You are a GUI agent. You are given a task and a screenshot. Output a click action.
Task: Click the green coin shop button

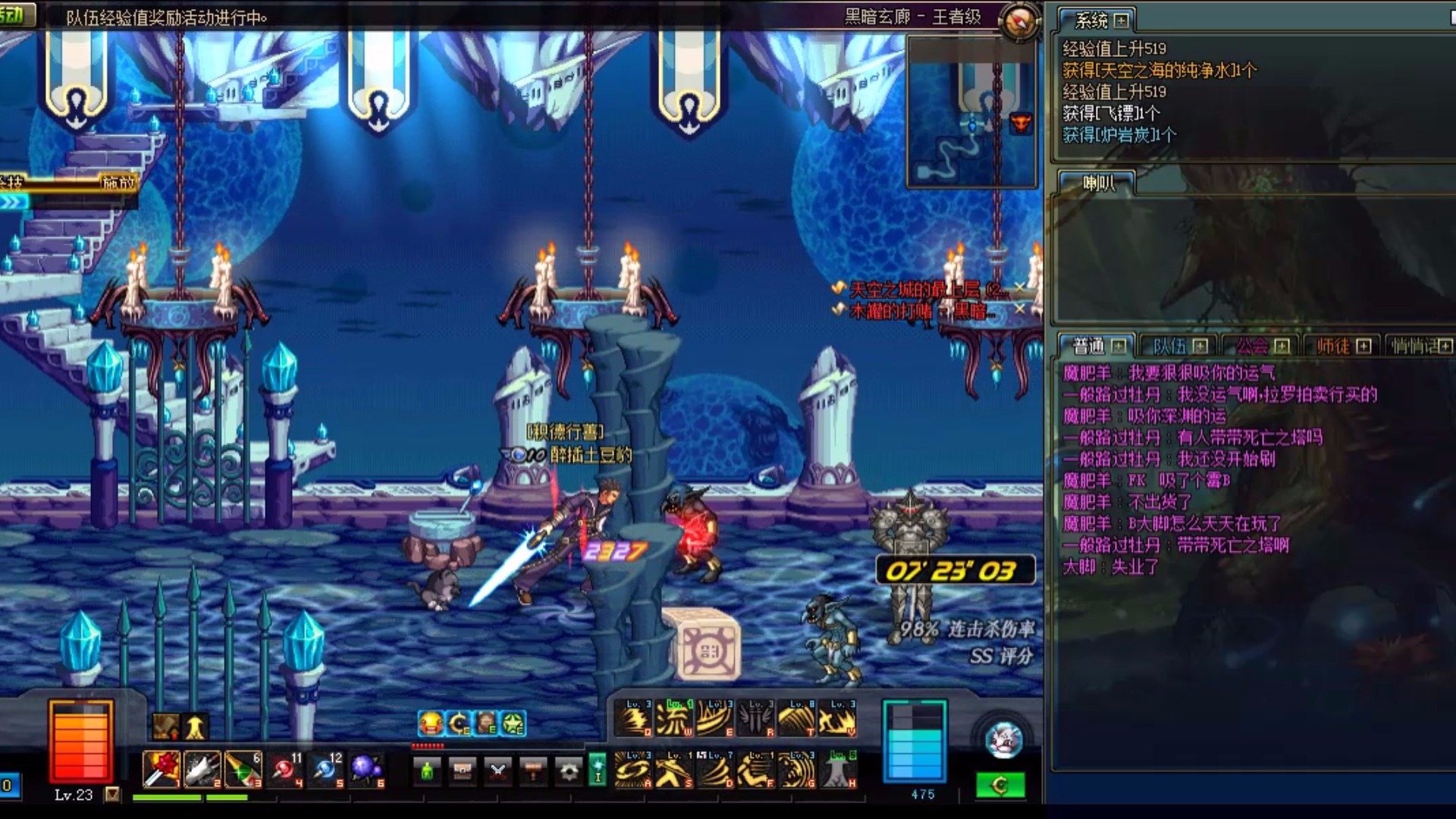pyautogui.click(x=1000, y=786)
